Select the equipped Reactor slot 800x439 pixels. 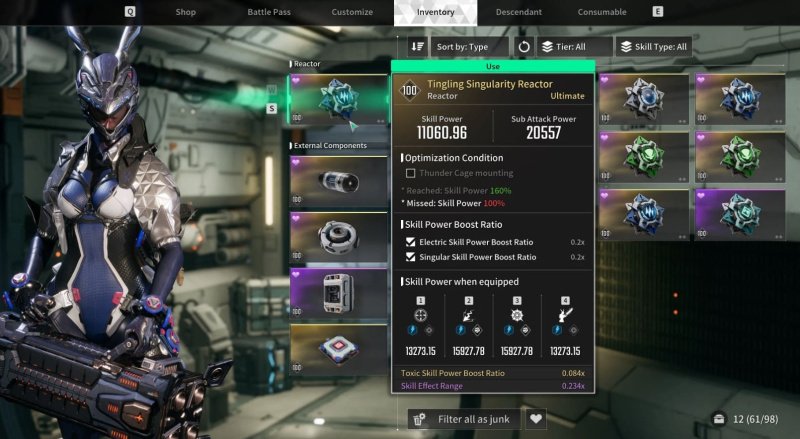point(338,98)
